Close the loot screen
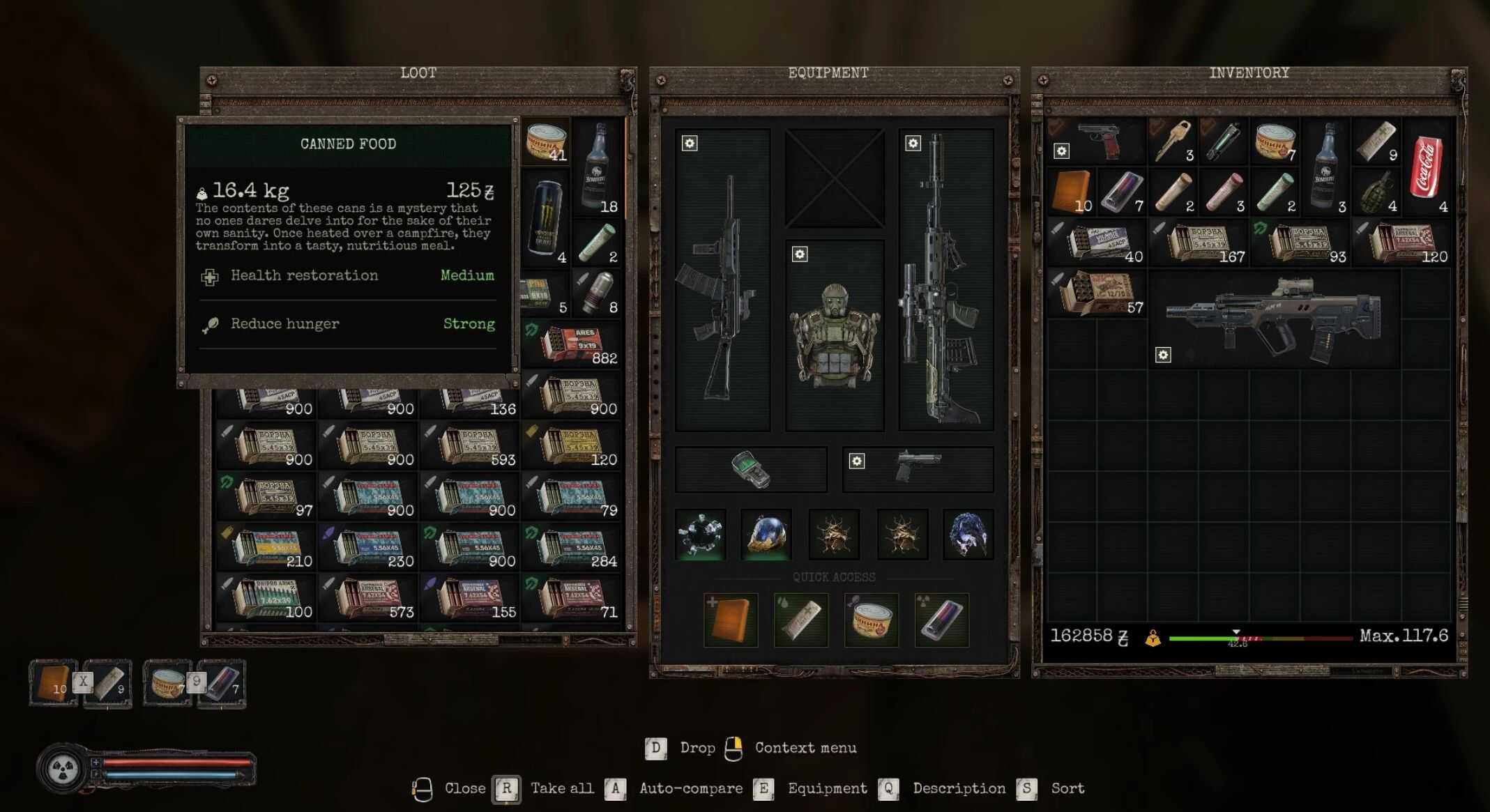The width and height of the screenshot is (1490, 812). pos(423,789)
